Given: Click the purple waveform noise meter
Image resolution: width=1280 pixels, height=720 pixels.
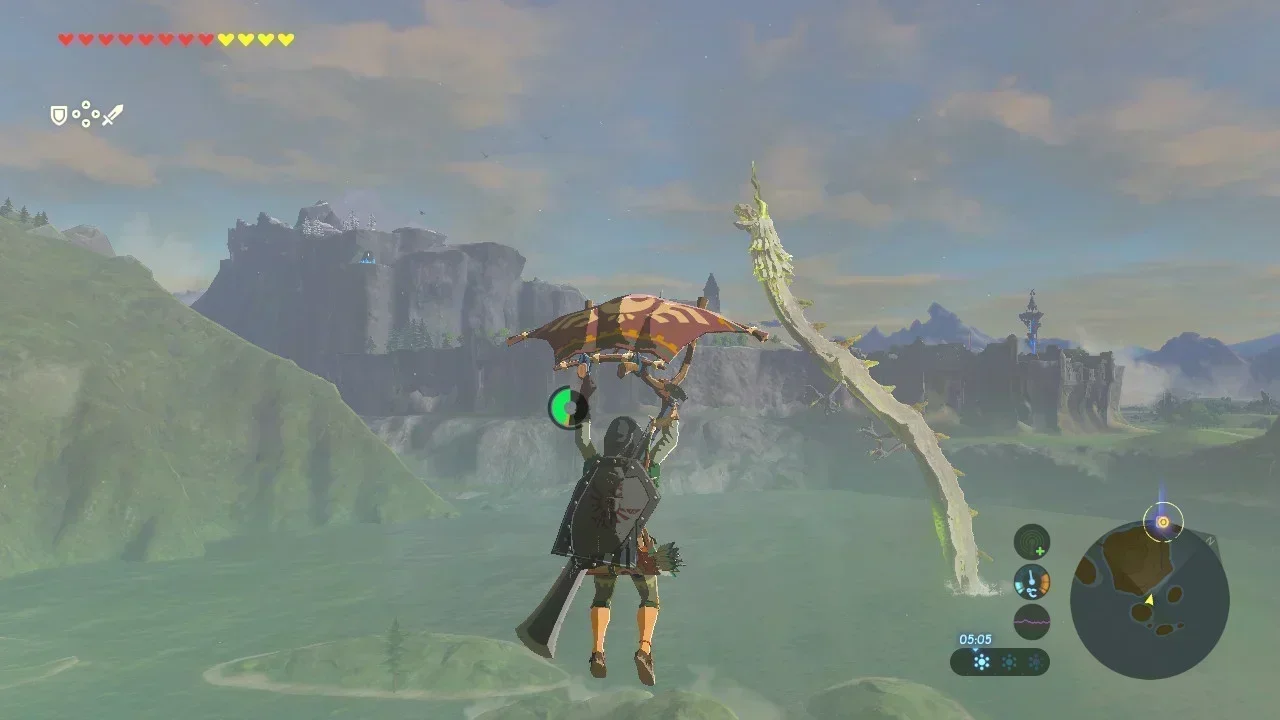Looking at the screenshot, I should coord(1031,621).
